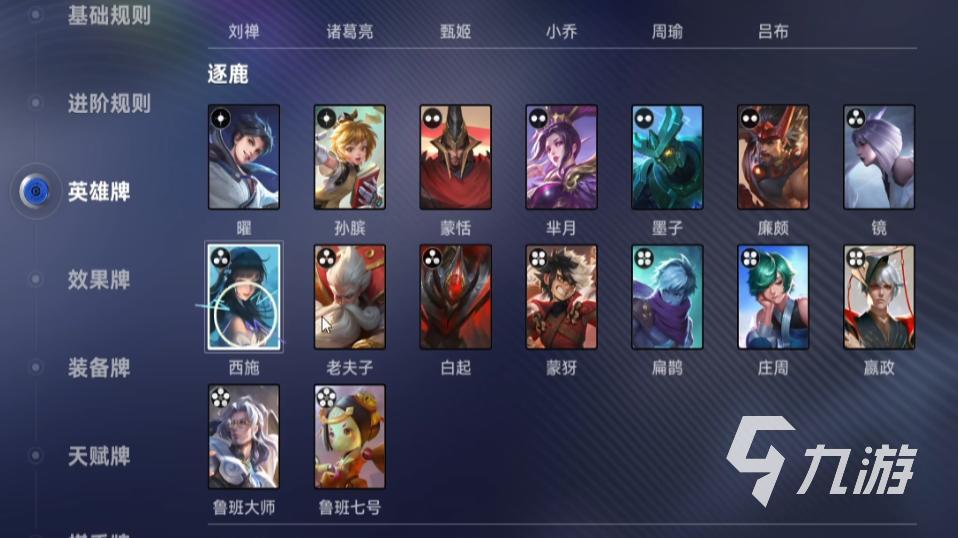The width and height of the screenshot is (958, 538).
Task: Pick the 嬴政 hero card
Action: (x=879, y=297)
